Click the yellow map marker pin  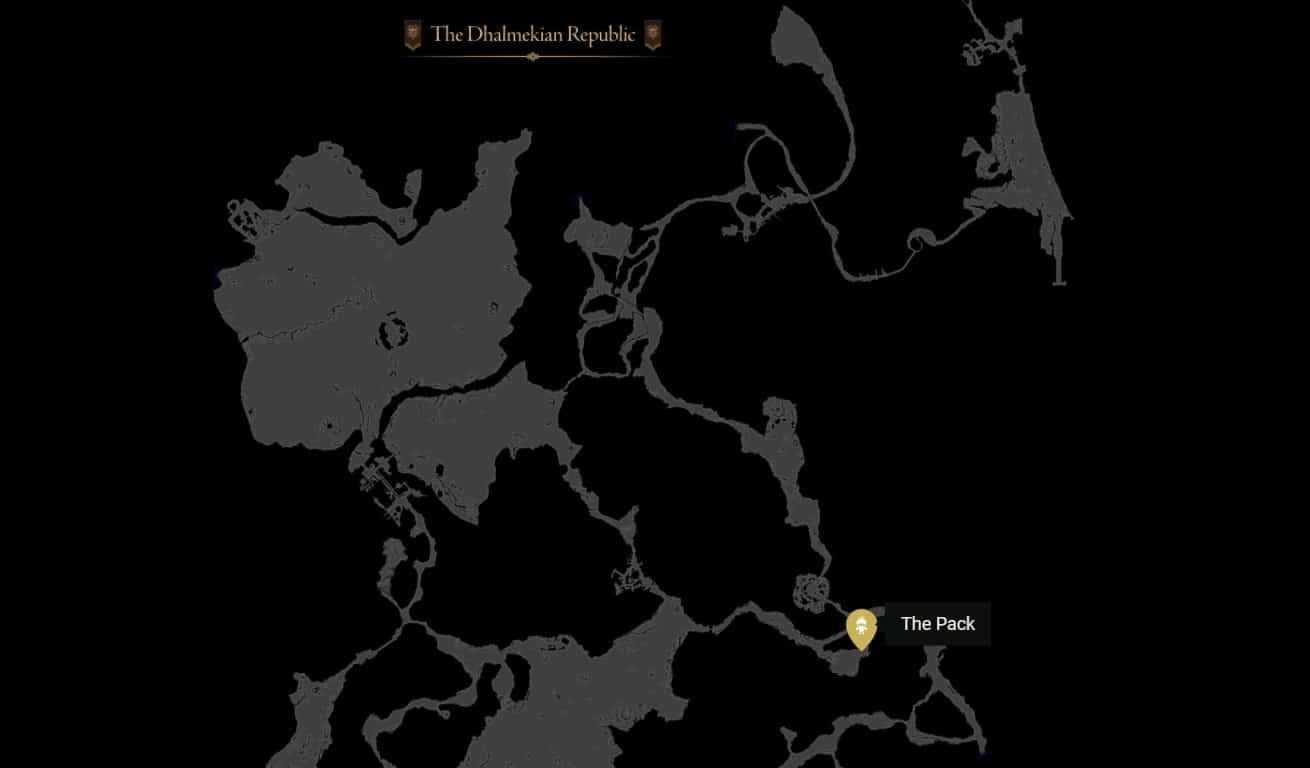pyautogui.click(x=861, y=627)
